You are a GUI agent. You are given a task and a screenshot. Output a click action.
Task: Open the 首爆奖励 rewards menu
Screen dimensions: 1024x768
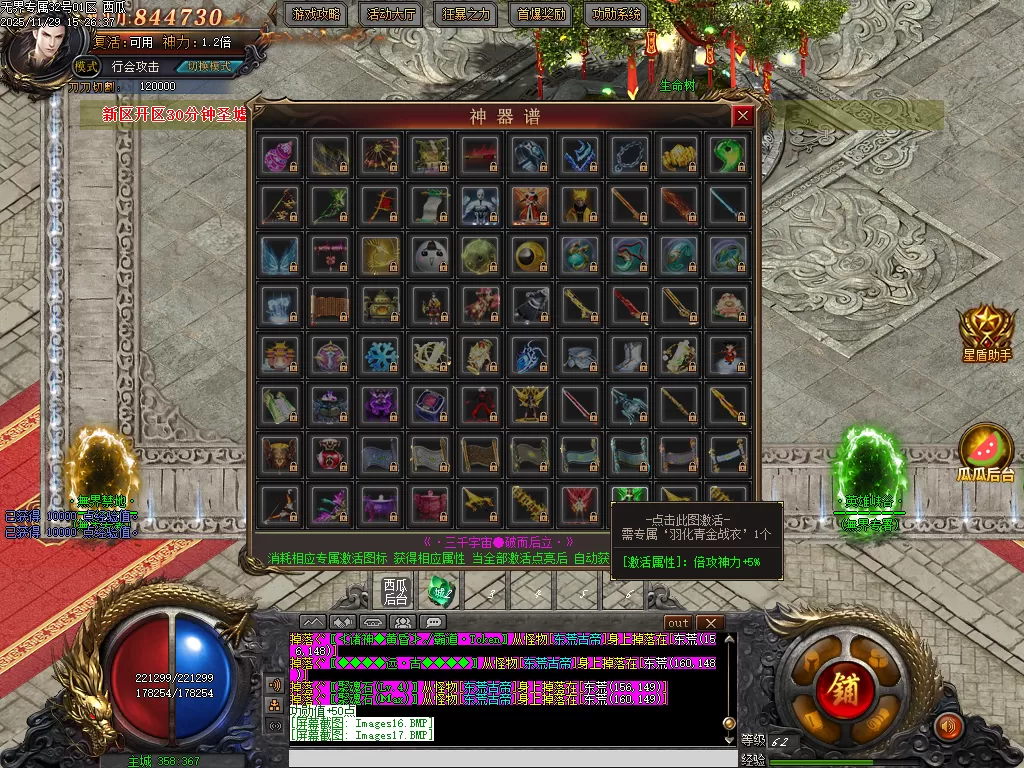click(x=542, y=15)
